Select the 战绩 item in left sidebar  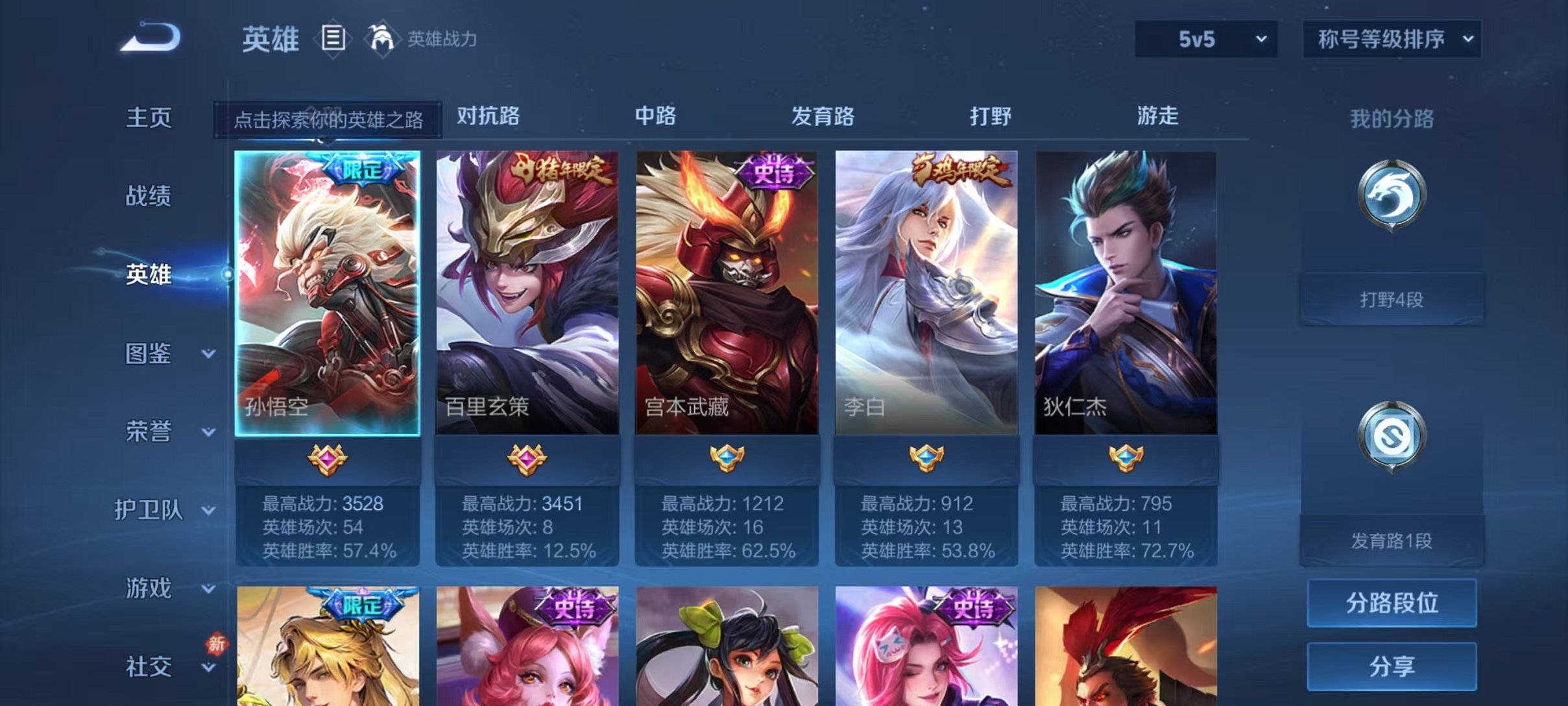click(151, 197)
